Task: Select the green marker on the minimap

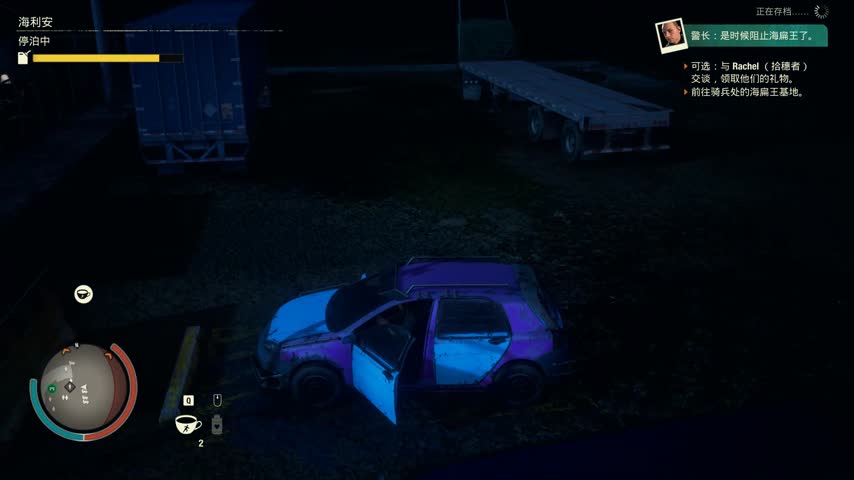Action: point(51,388)
